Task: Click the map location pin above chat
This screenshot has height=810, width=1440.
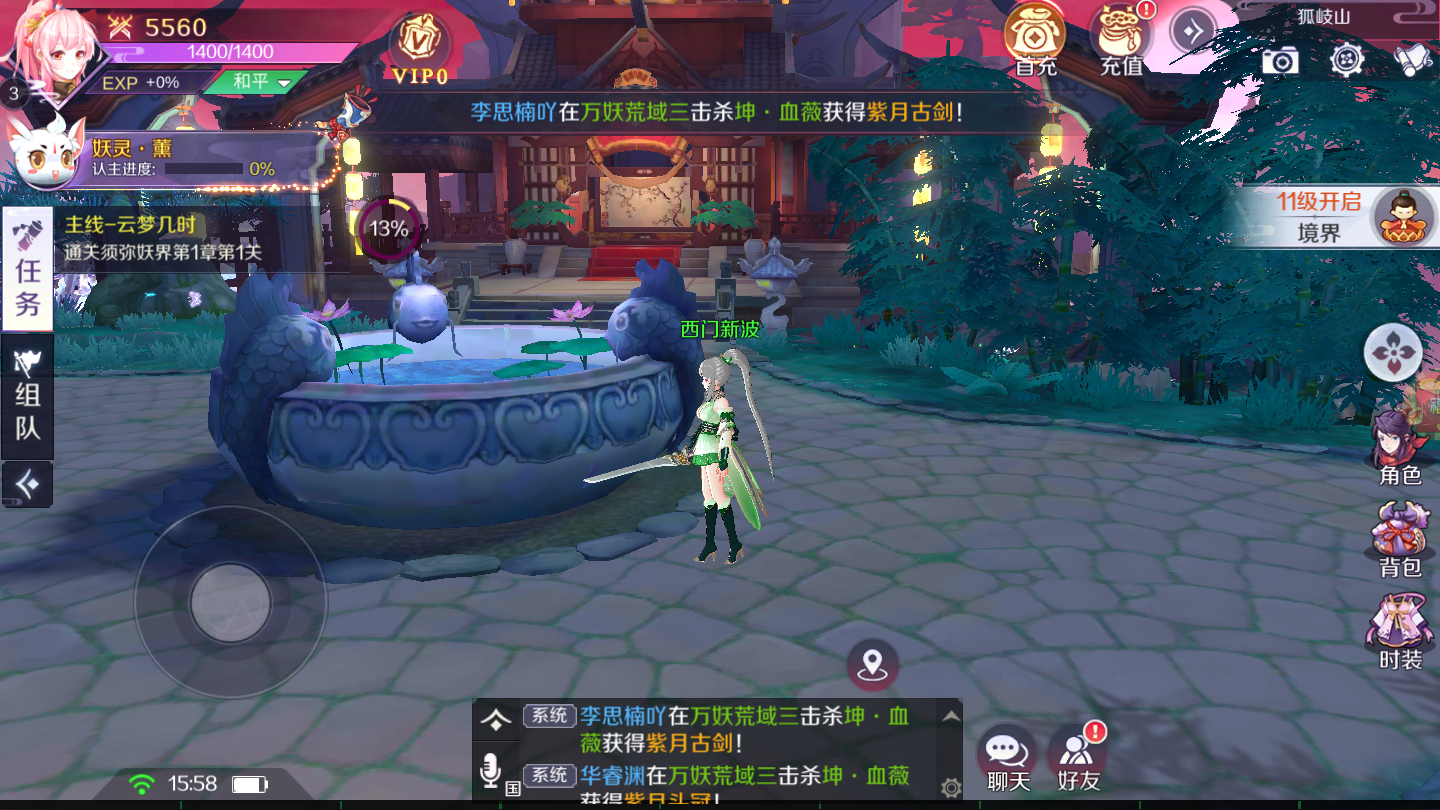Action: [875, 662]
